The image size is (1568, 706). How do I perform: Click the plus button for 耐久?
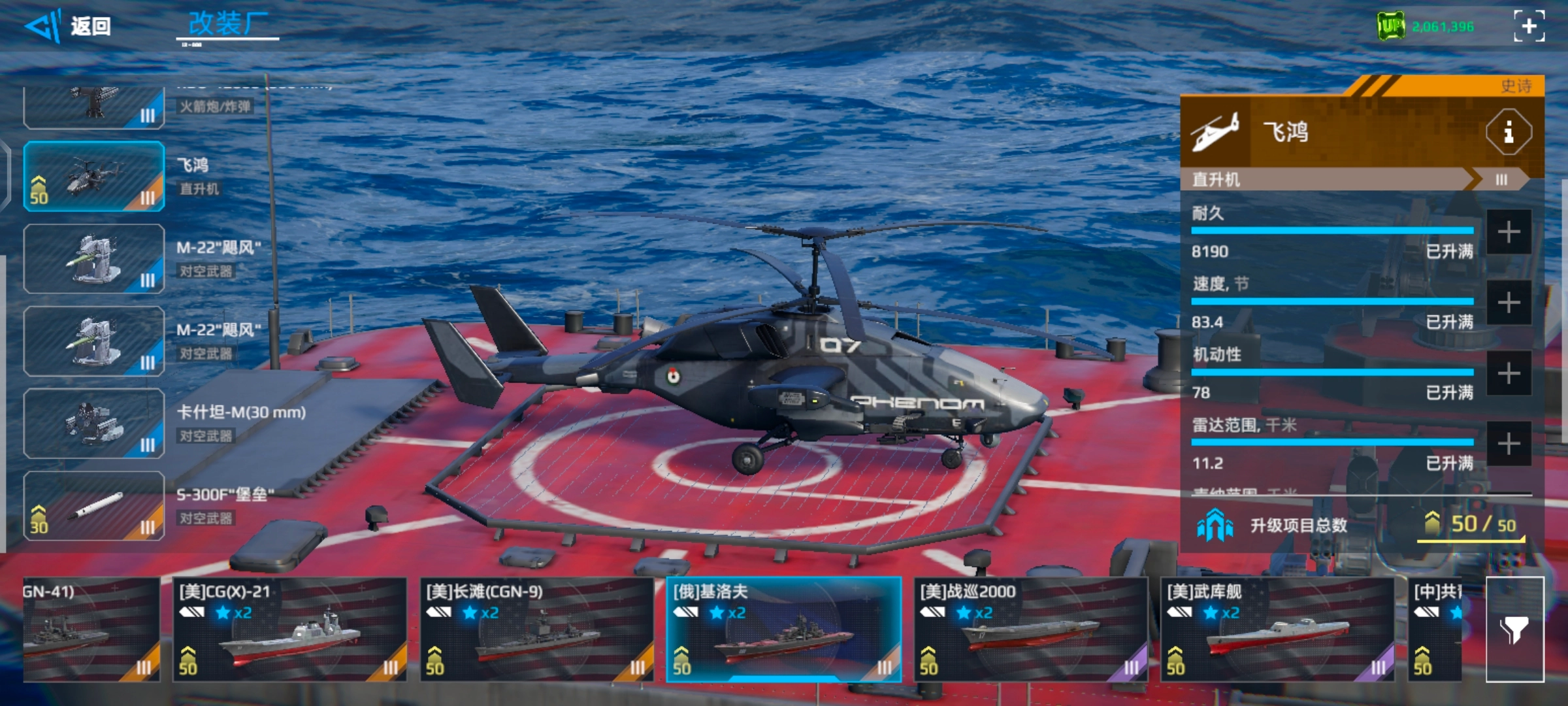point(1509,232)
